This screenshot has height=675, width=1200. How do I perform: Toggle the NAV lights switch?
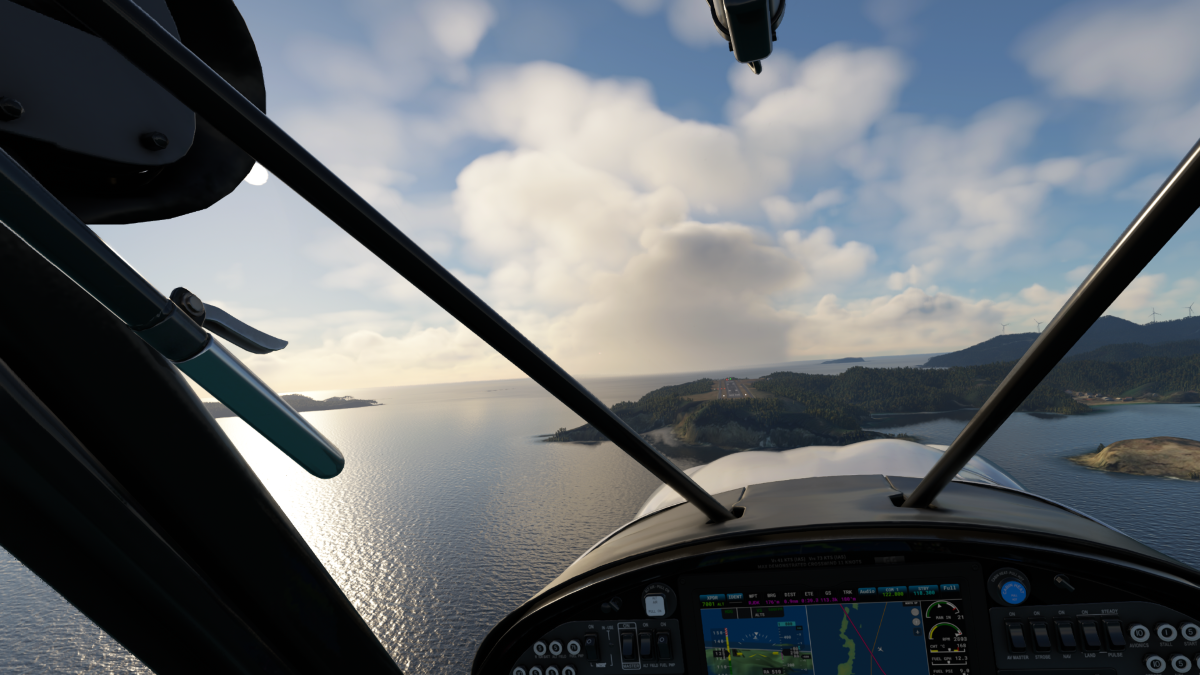1067,636
